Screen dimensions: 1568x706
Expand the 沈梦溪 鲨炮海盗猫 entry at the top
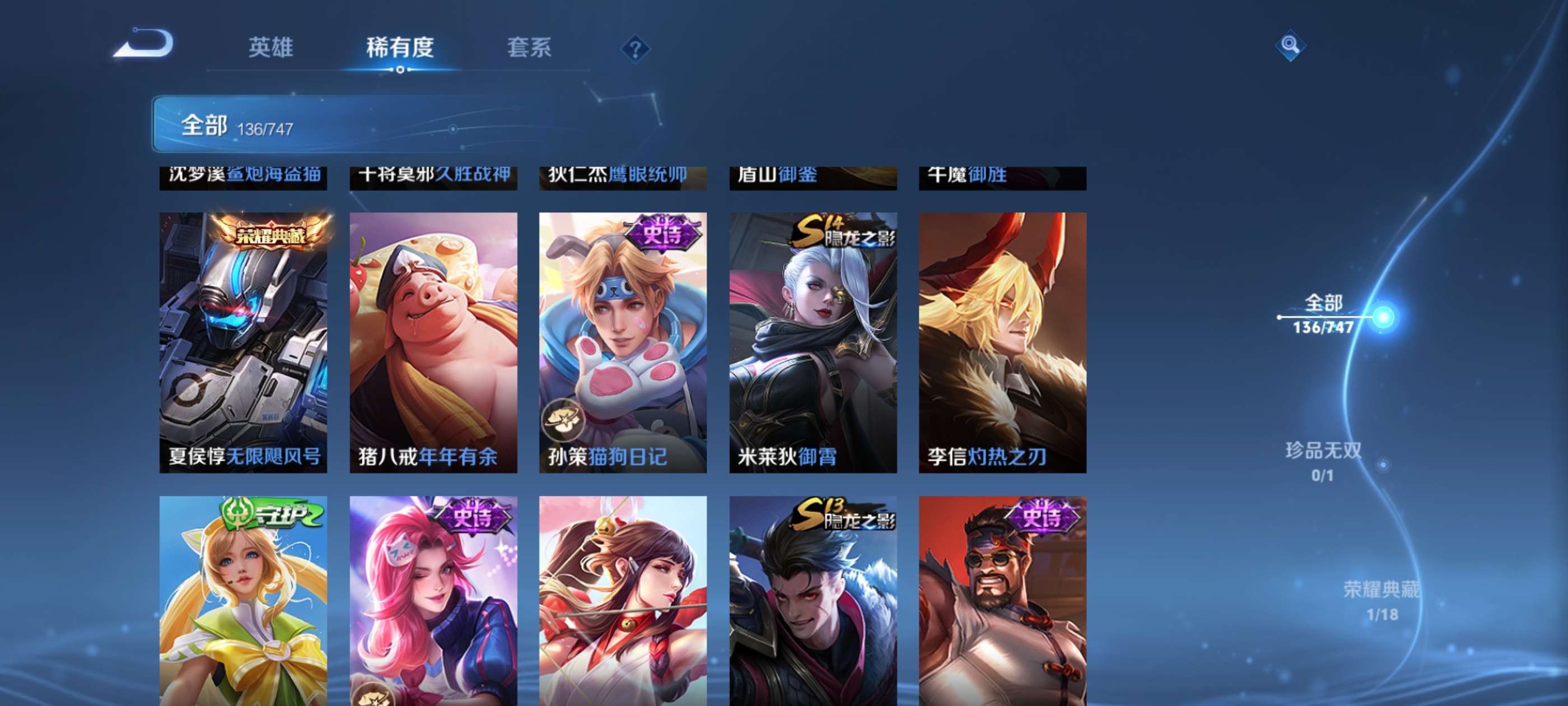tap(244, 175)
